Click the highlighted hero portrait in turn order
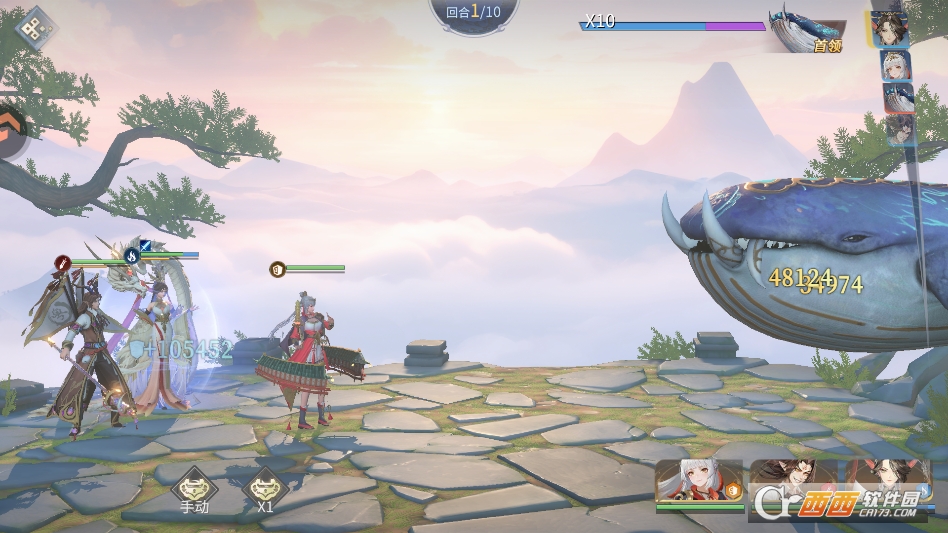 coord(888,28)
